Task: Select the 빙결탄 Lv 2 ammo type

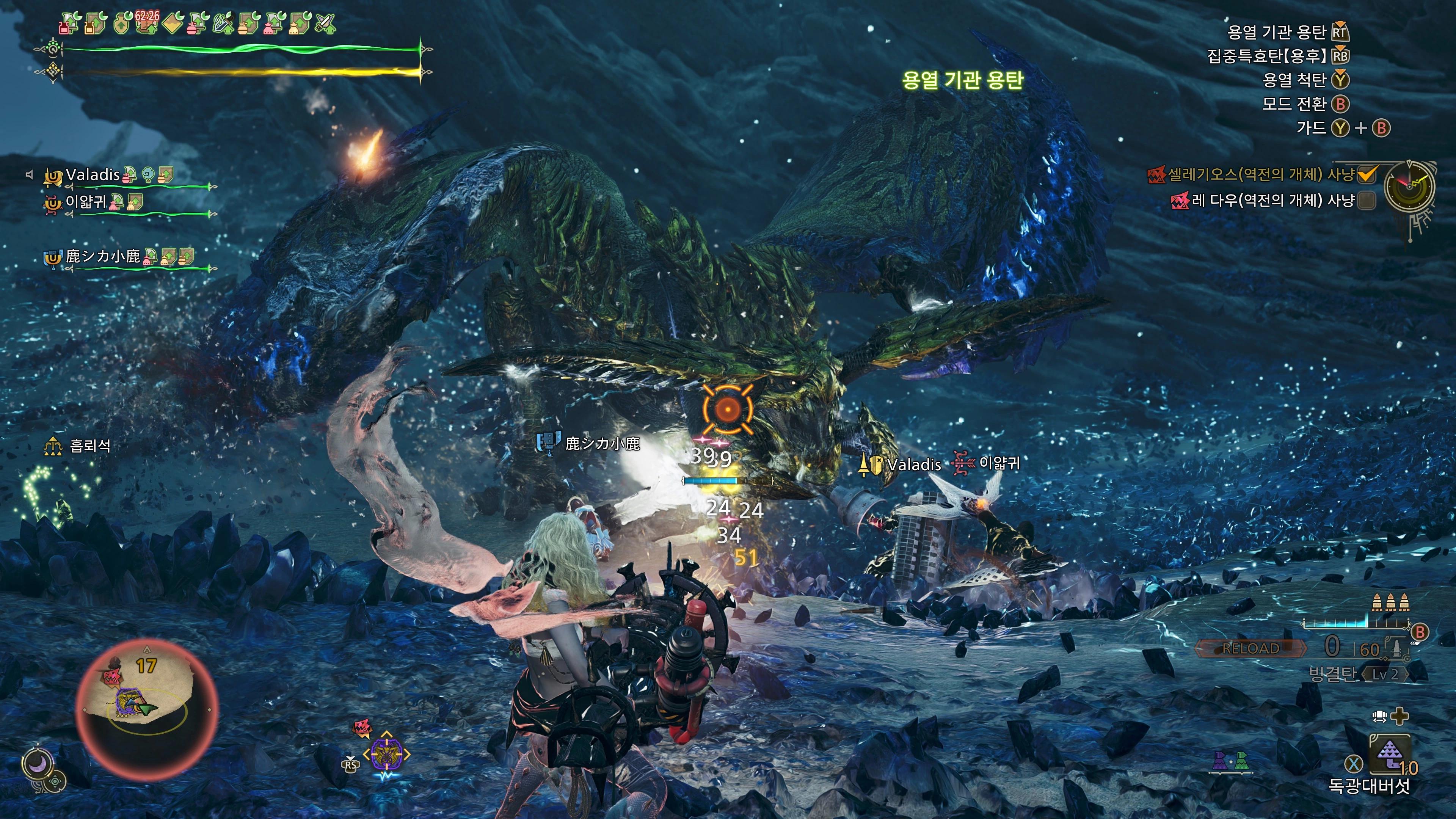Action: pyautogui.click(x=1357, y=674)
